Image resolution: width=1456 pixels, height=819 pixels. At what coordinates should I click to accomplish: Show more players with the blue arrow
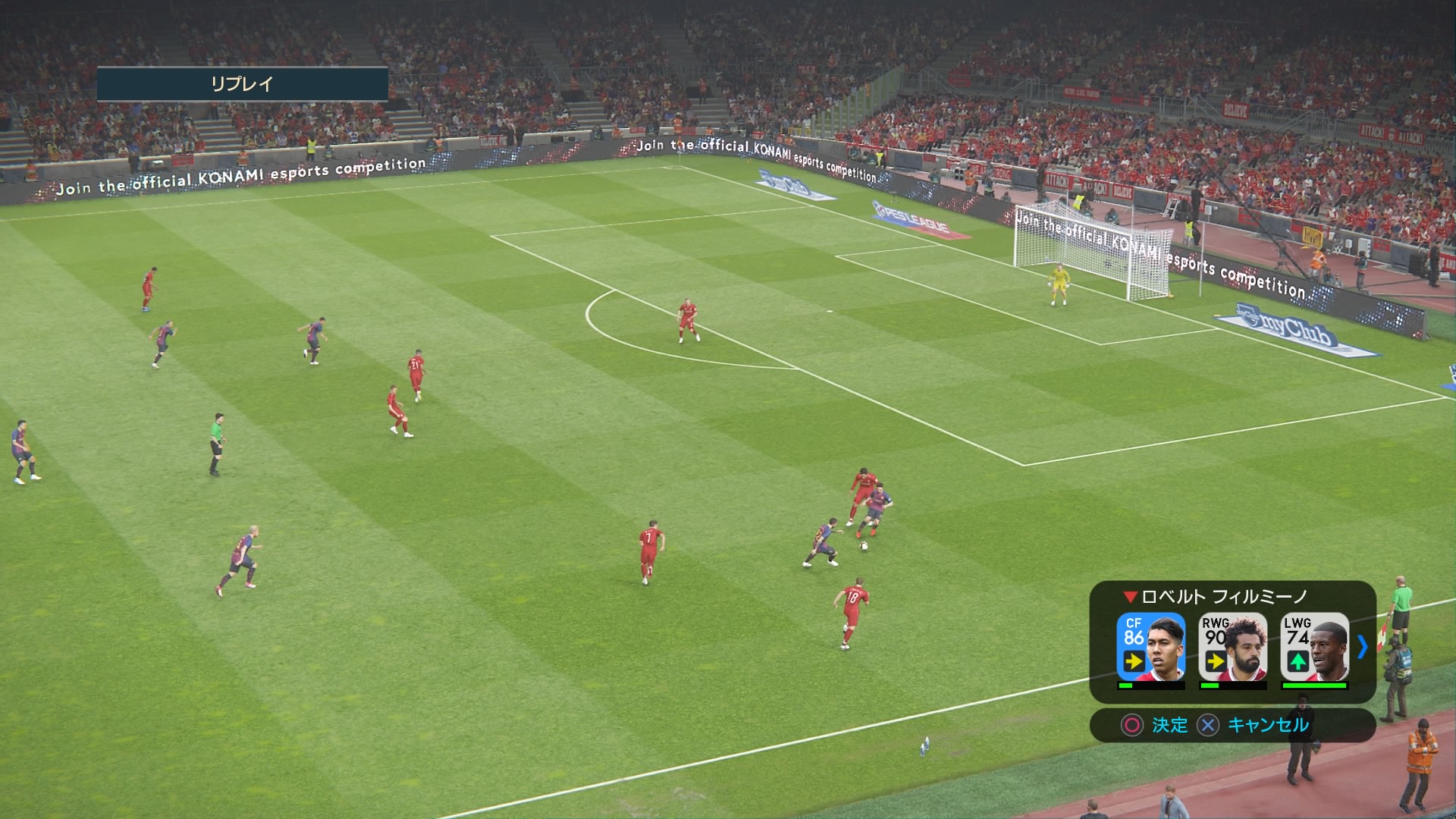coord(1362,647)
